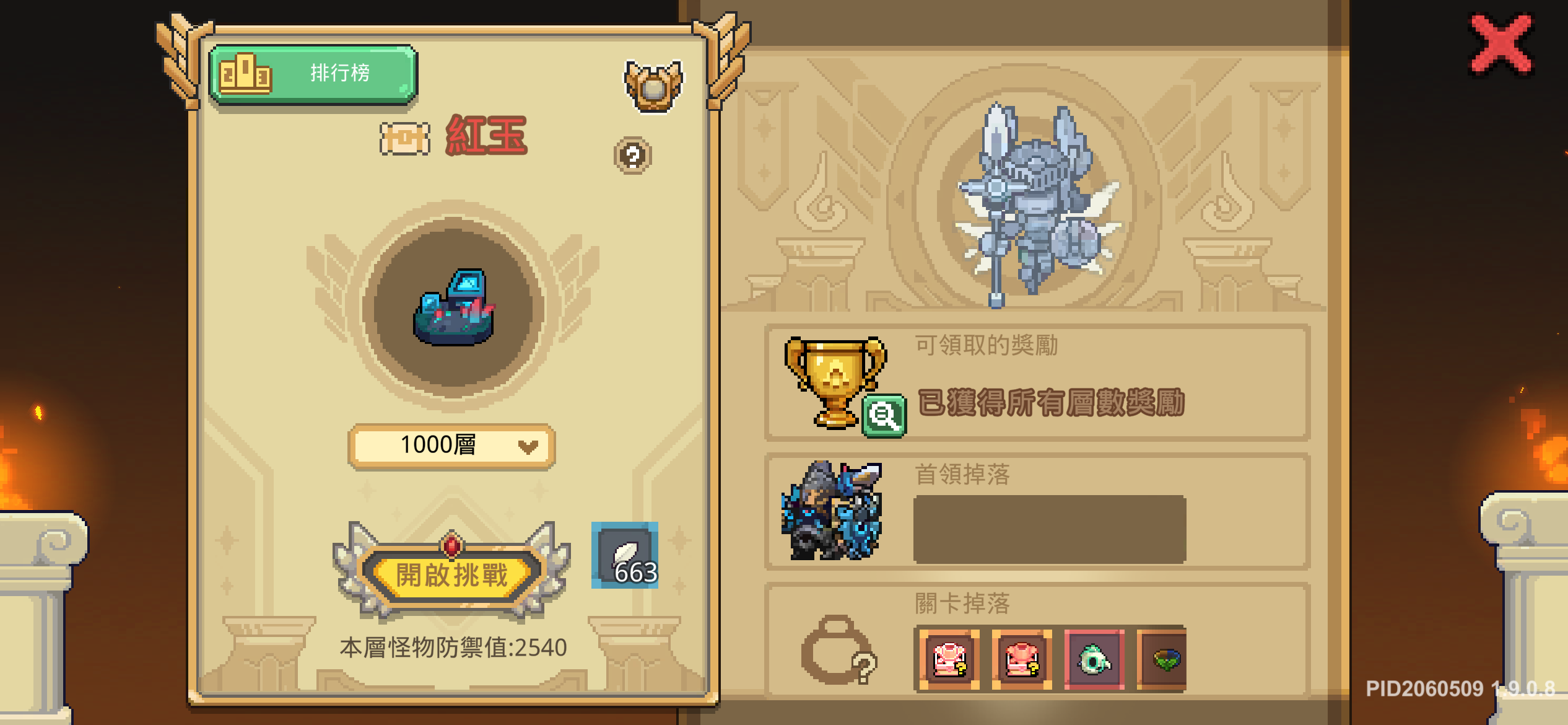1568x725 pixels.
Task: Open the floor selection chevron arrow
Action: 528,446
